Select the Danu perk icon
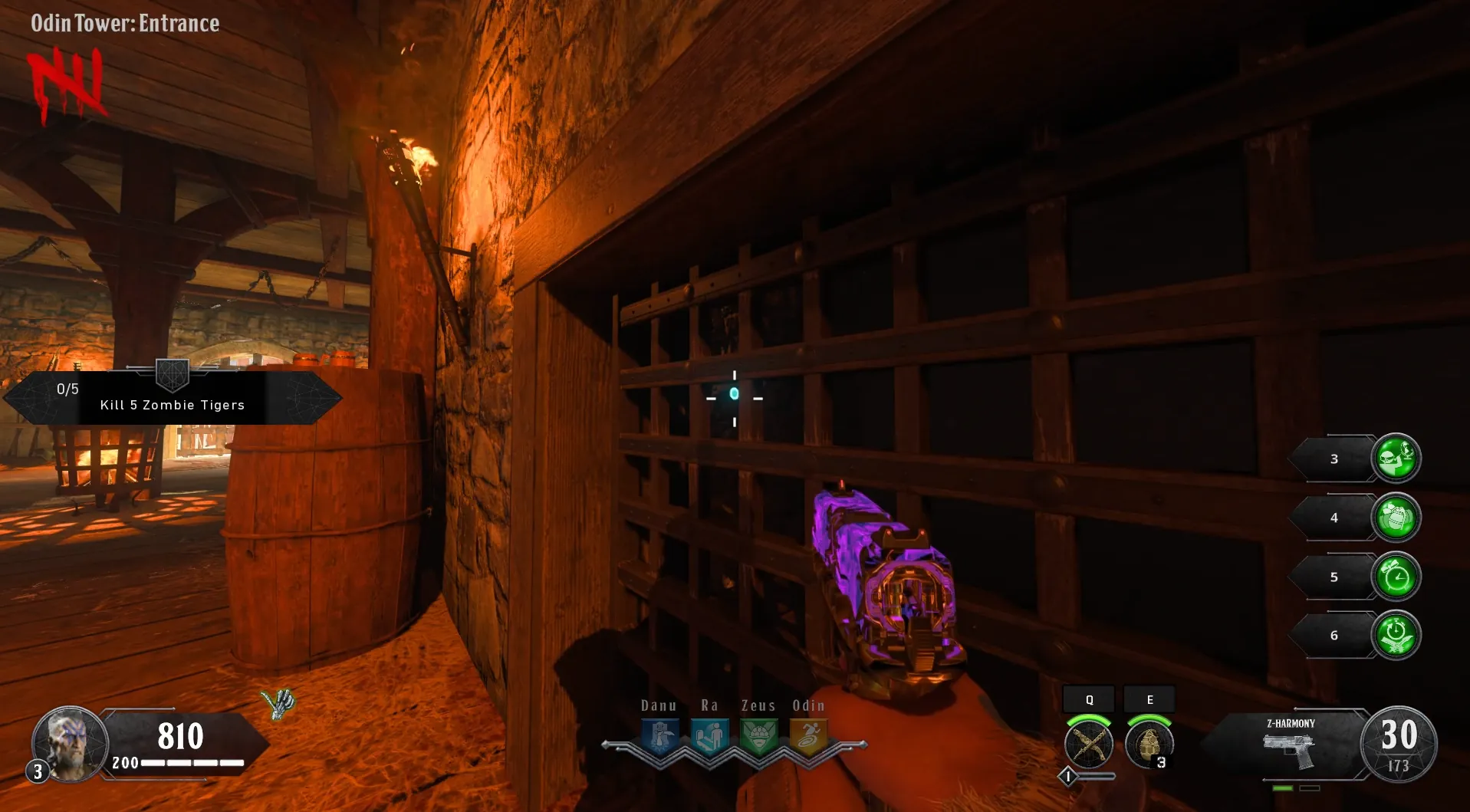 pos(660,737)
